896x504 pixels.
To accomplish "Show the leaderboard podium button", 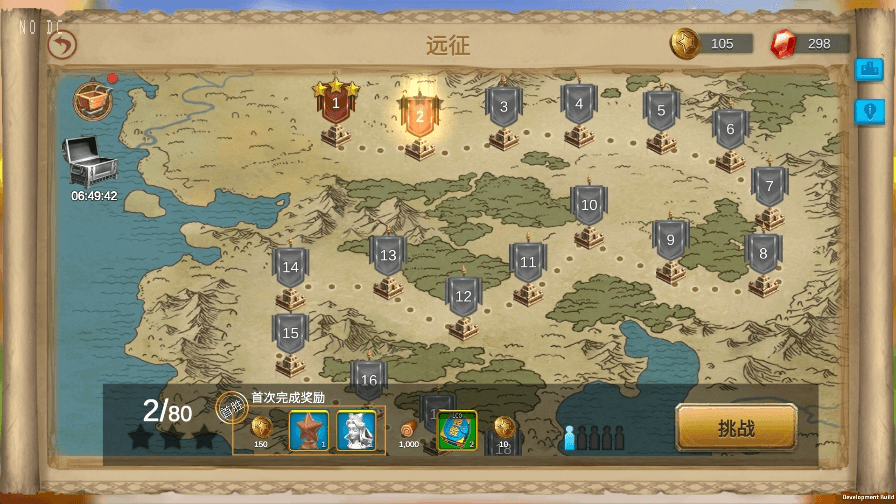I will 869,71.
